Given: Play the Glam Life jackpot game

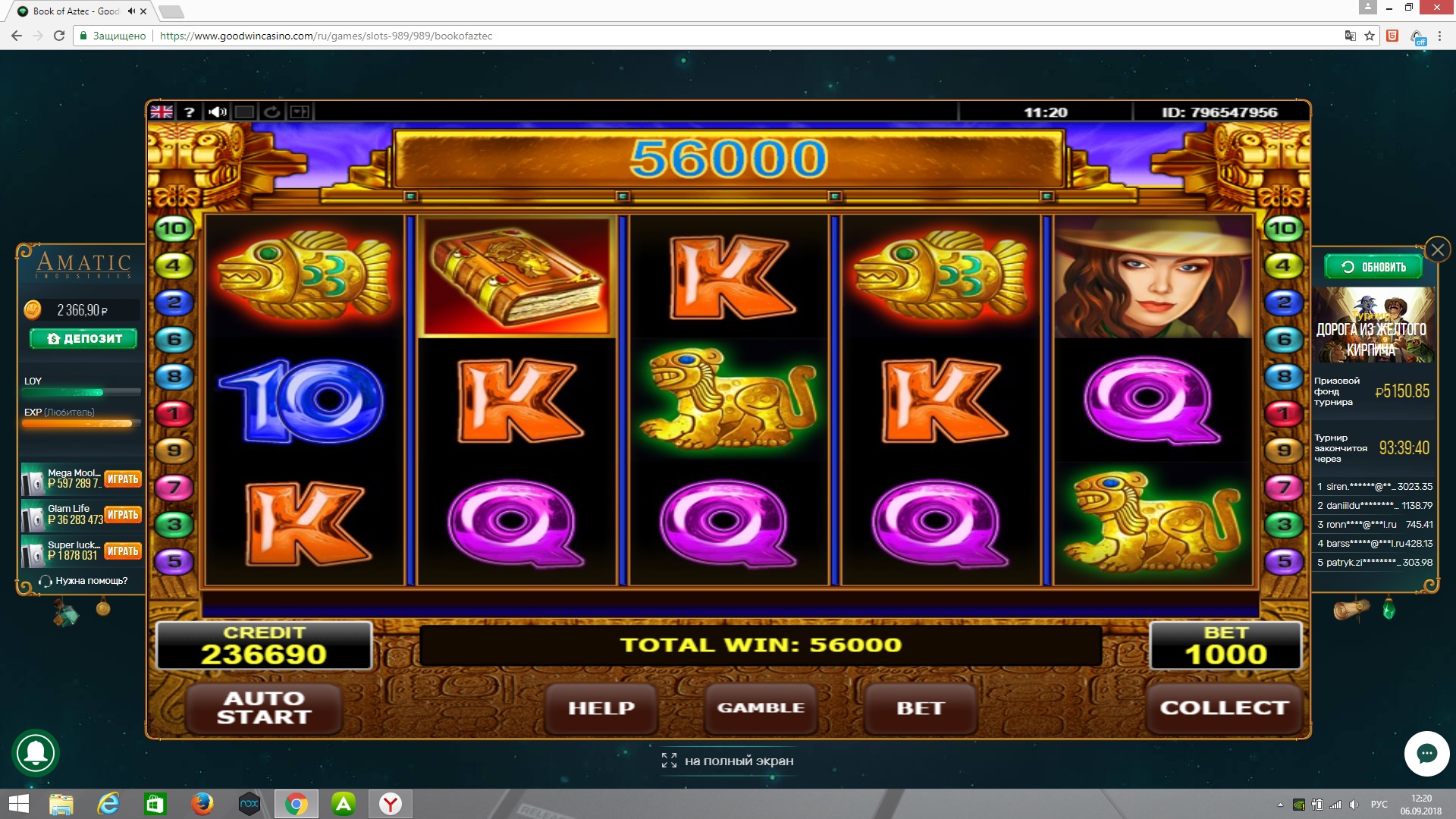Looking at the screenshot, I should 123,515.
